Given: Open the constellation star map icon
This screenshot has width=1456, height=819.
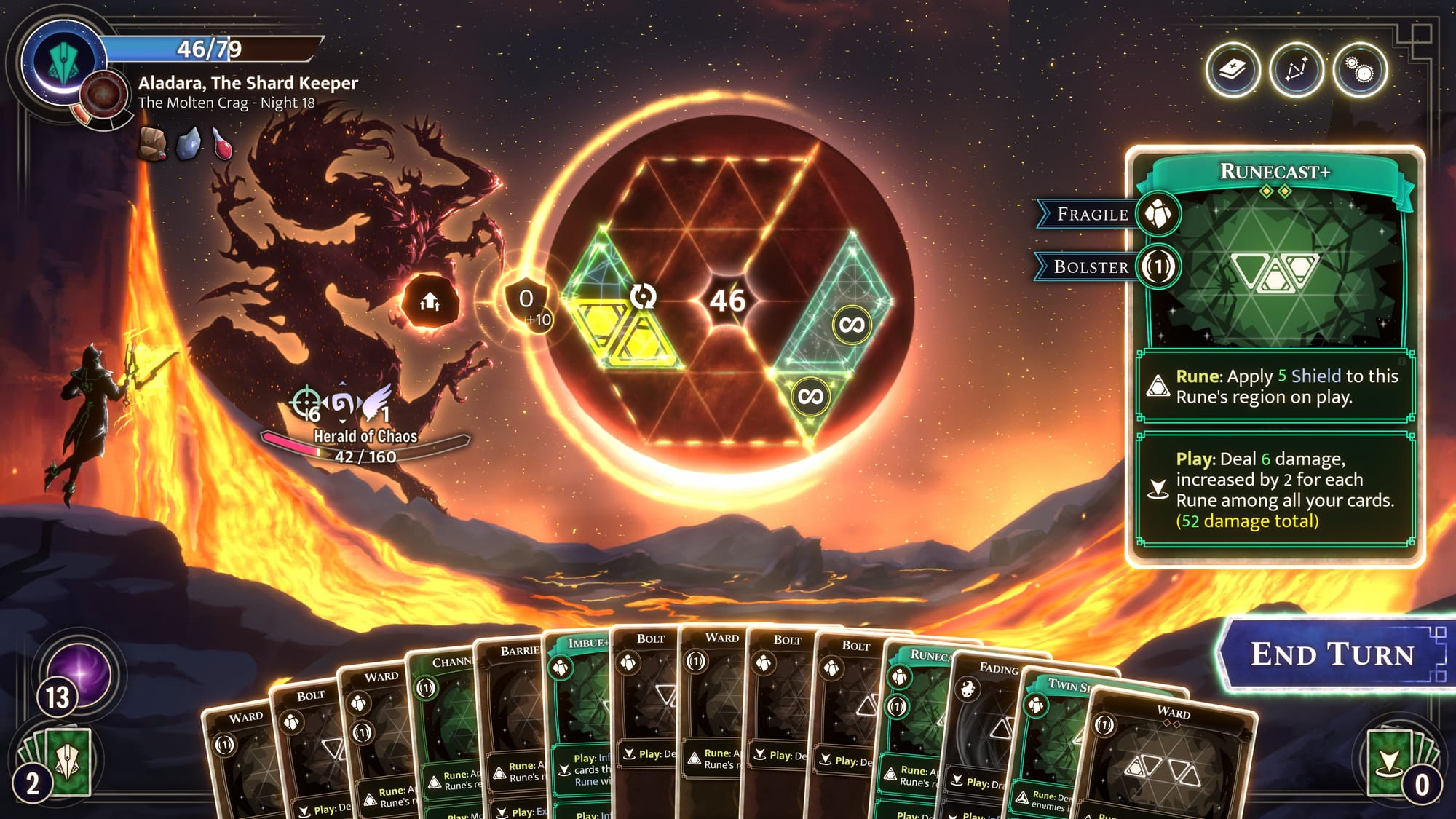Looking at the screenshot, I should 1296,71.
